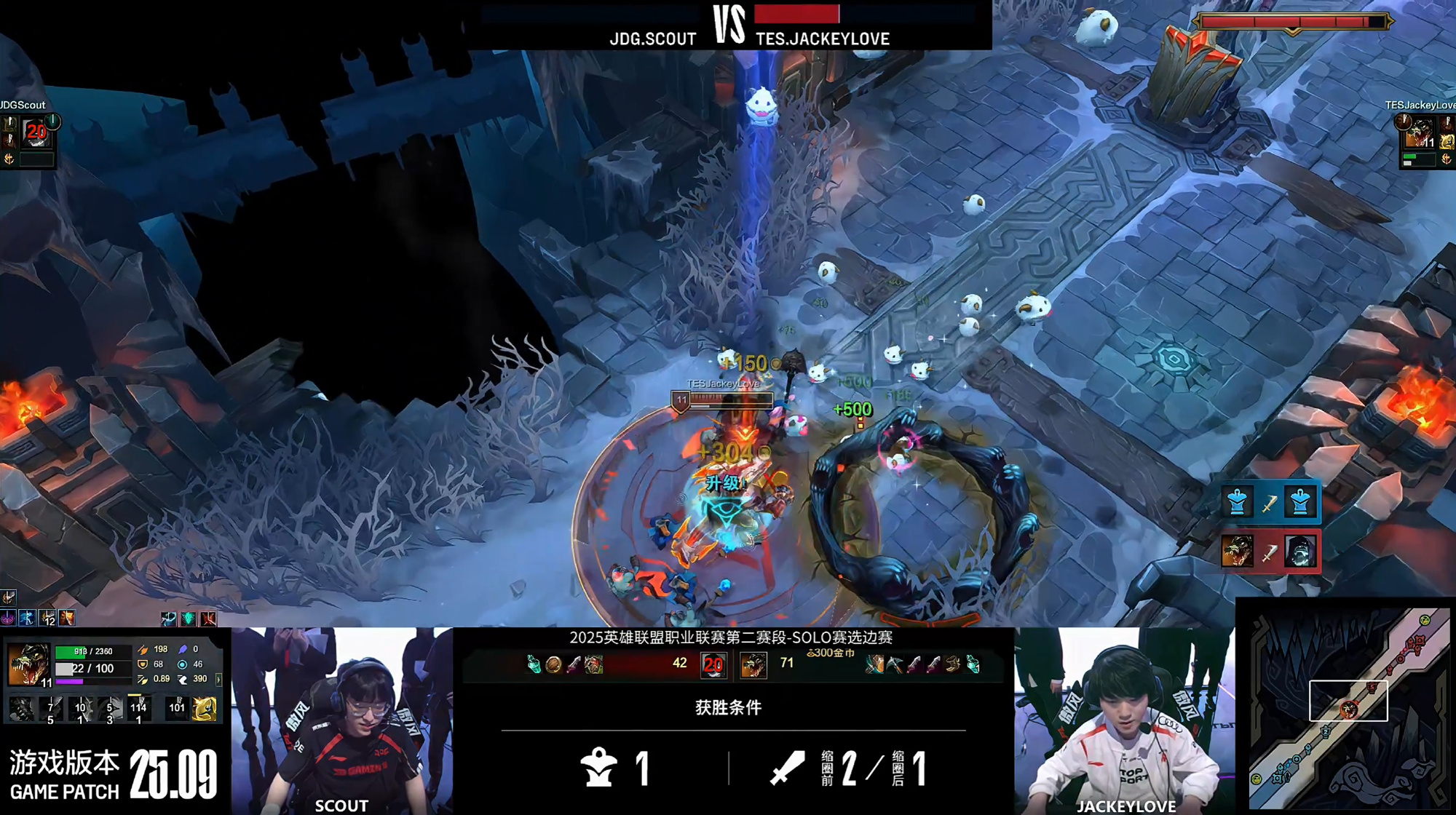Select the JDGScout player frame showing 20

[35, 133]
